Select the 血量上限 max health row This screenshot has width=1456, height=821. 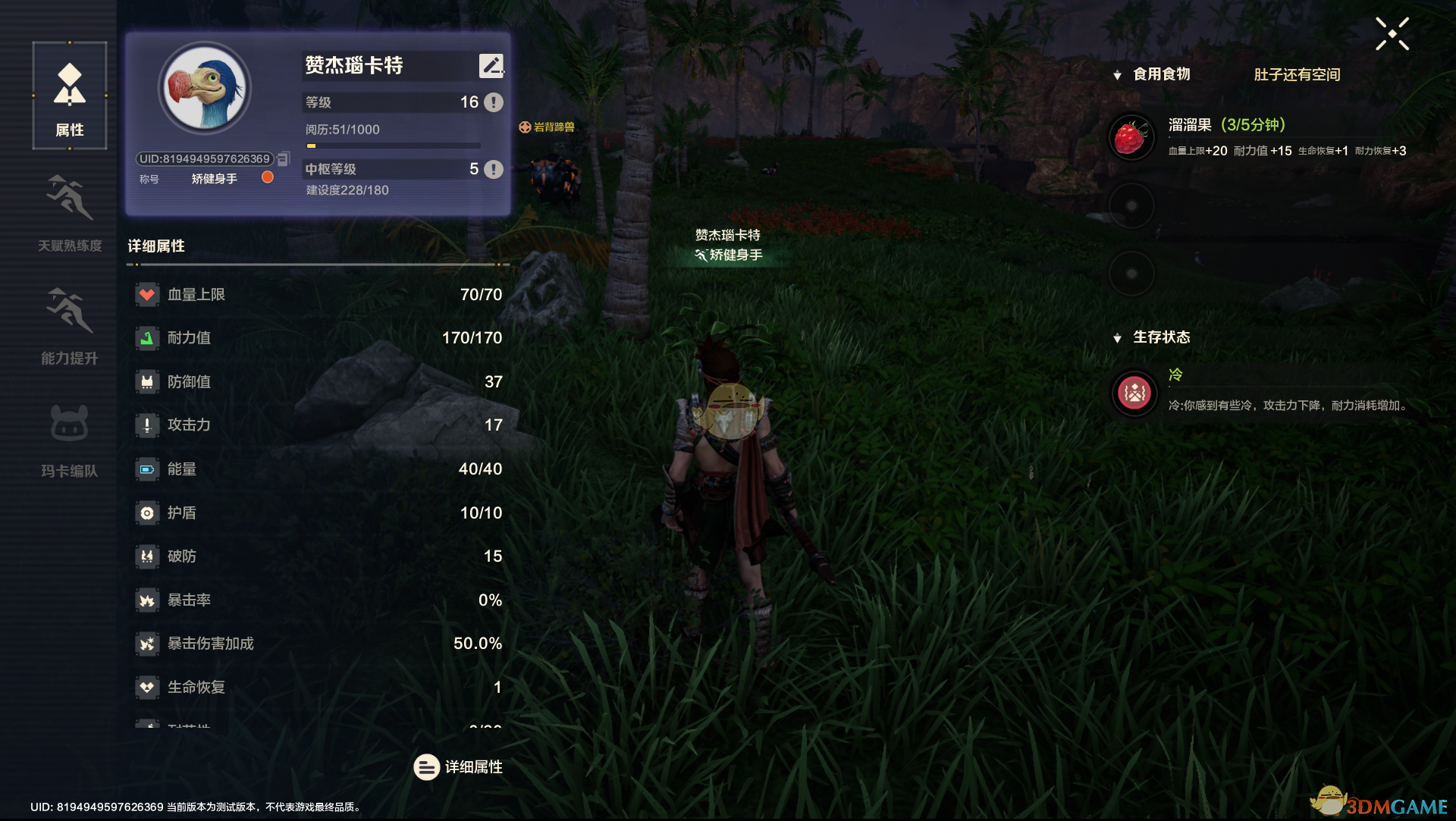tap(318, 294)
